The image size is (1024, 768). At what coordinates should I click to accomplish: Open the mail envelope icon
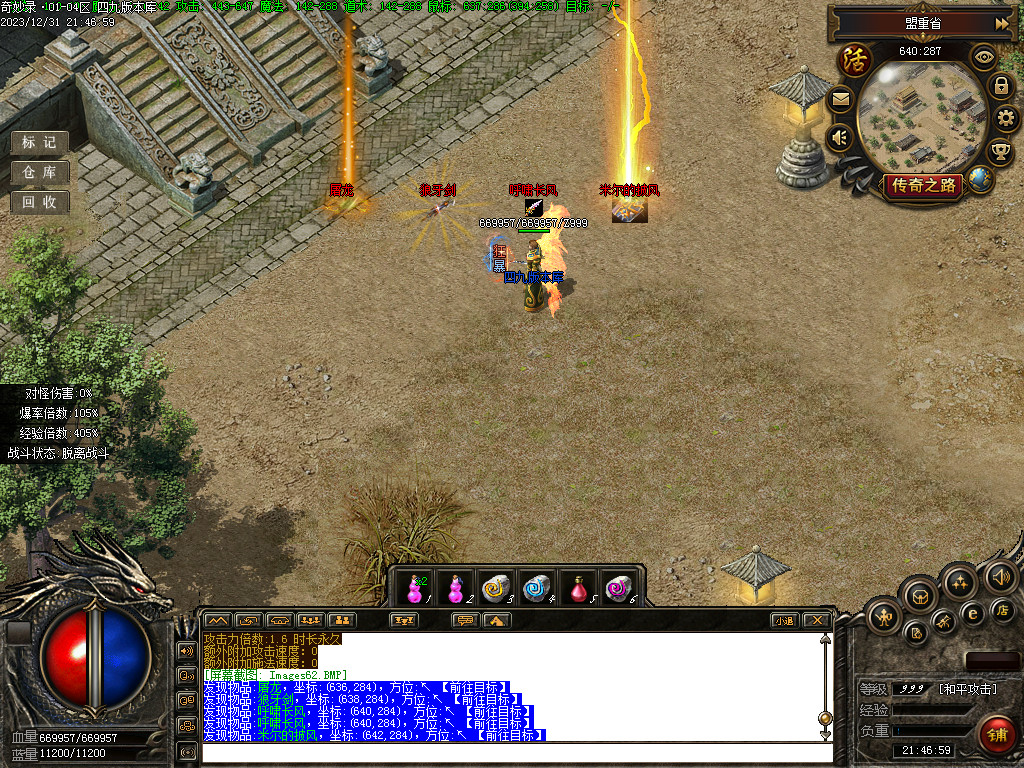tap(840, 99)
